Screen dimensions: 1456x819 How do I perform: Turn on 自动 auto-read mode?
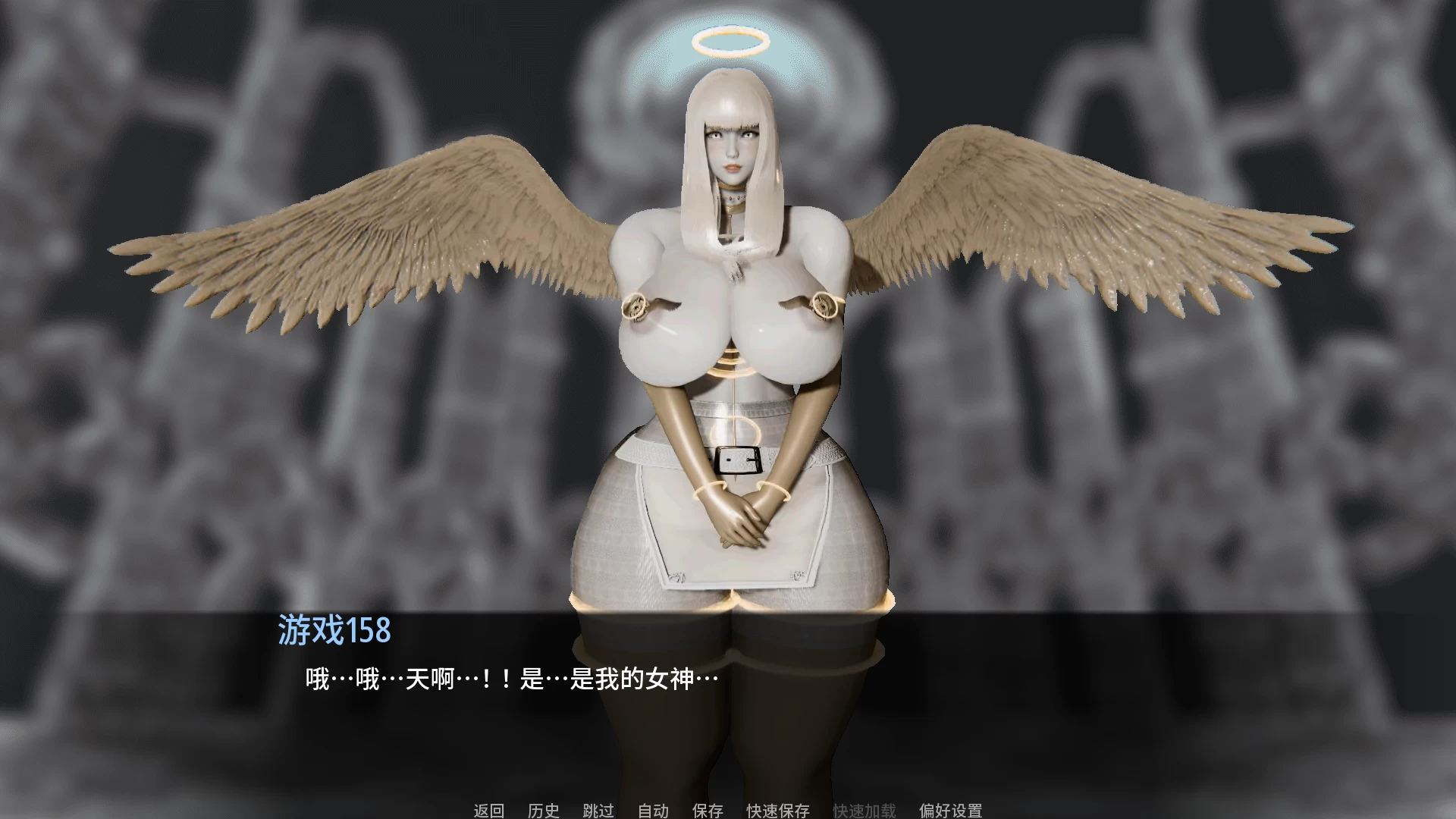653,811
